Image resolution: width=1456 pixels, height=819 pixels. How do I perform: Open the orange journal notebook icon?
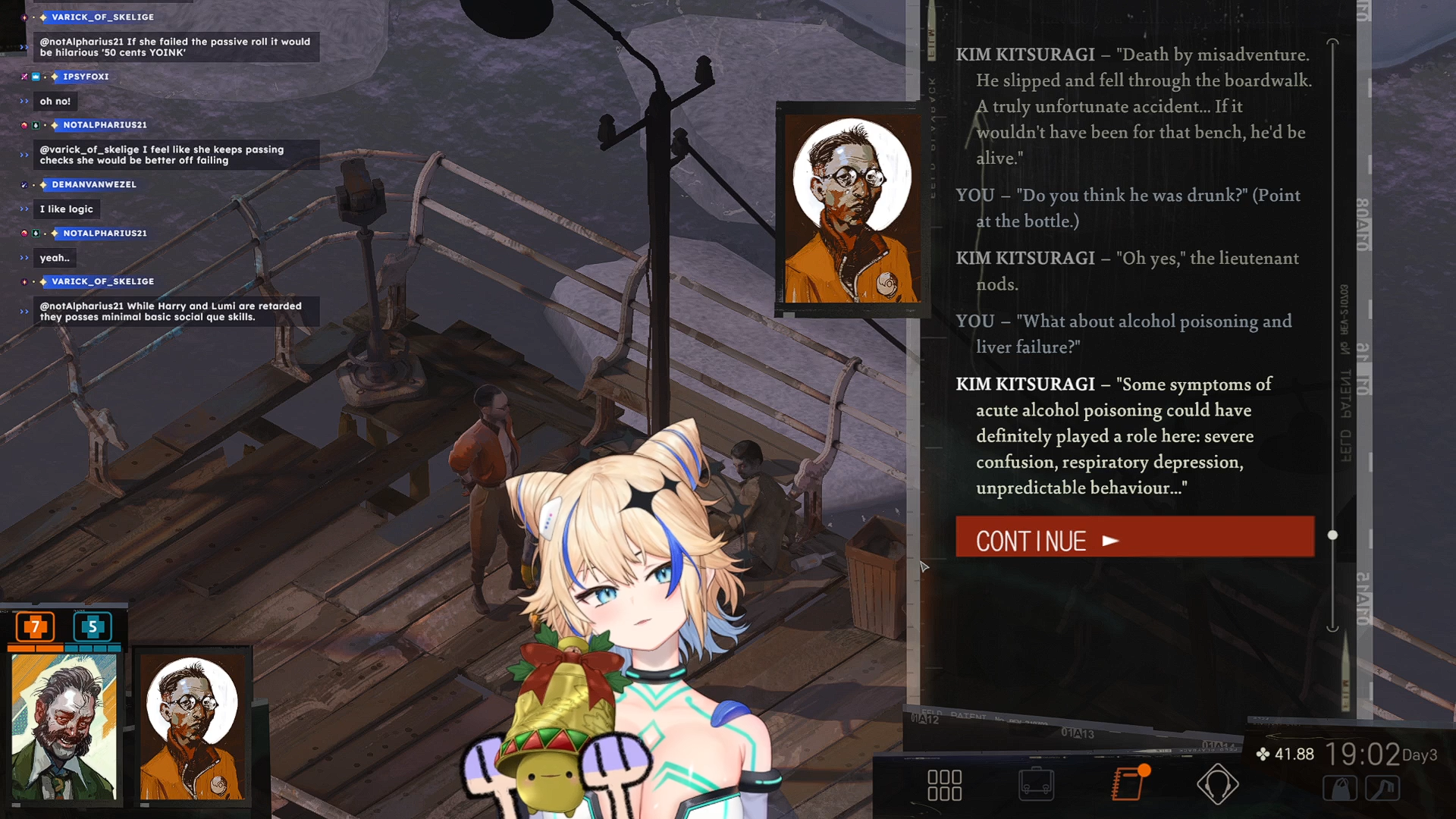click(1128, 783)
